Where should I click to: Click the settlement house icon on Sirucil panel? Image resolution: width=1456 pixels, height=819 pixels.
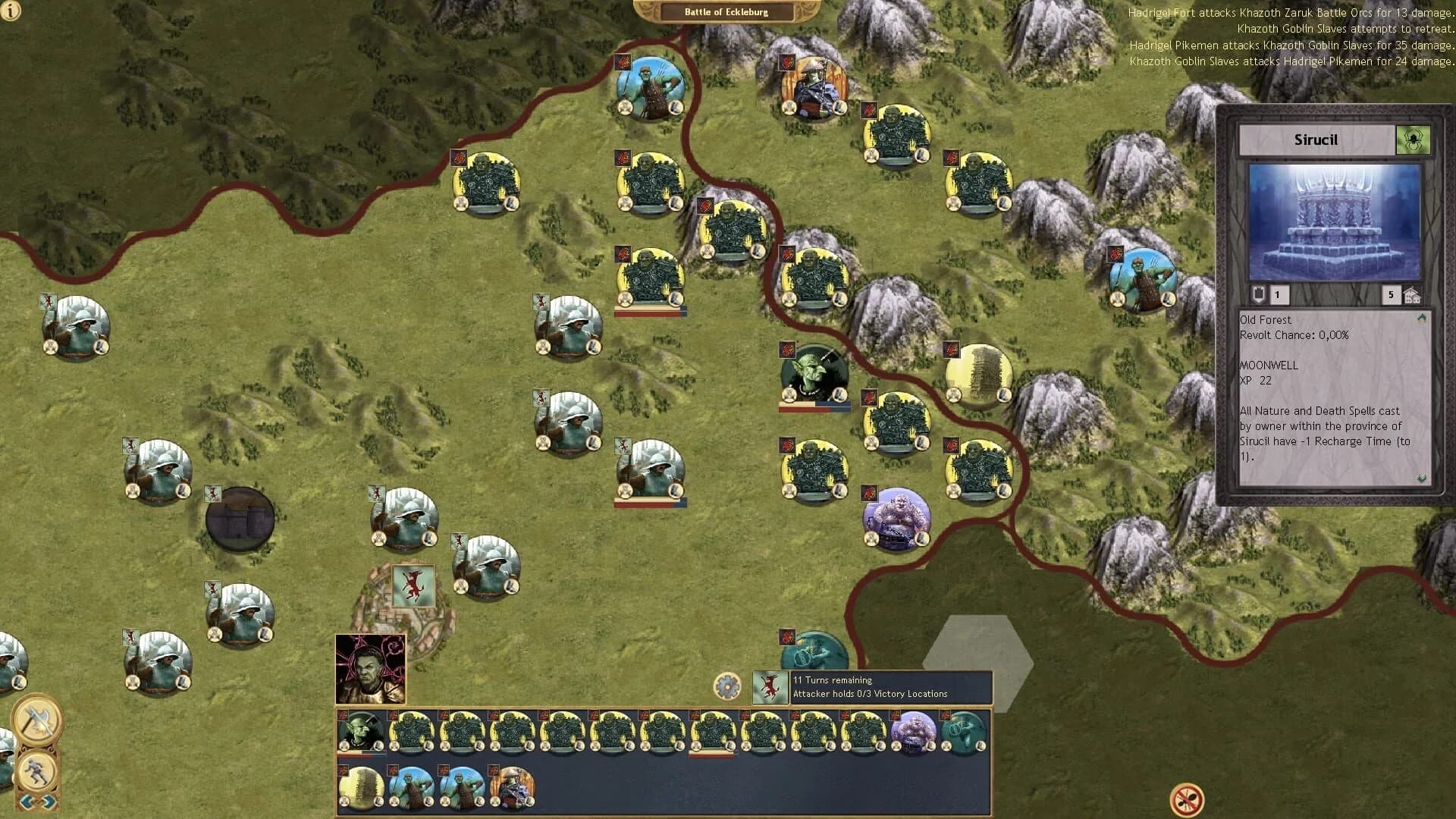point(1413,294)
